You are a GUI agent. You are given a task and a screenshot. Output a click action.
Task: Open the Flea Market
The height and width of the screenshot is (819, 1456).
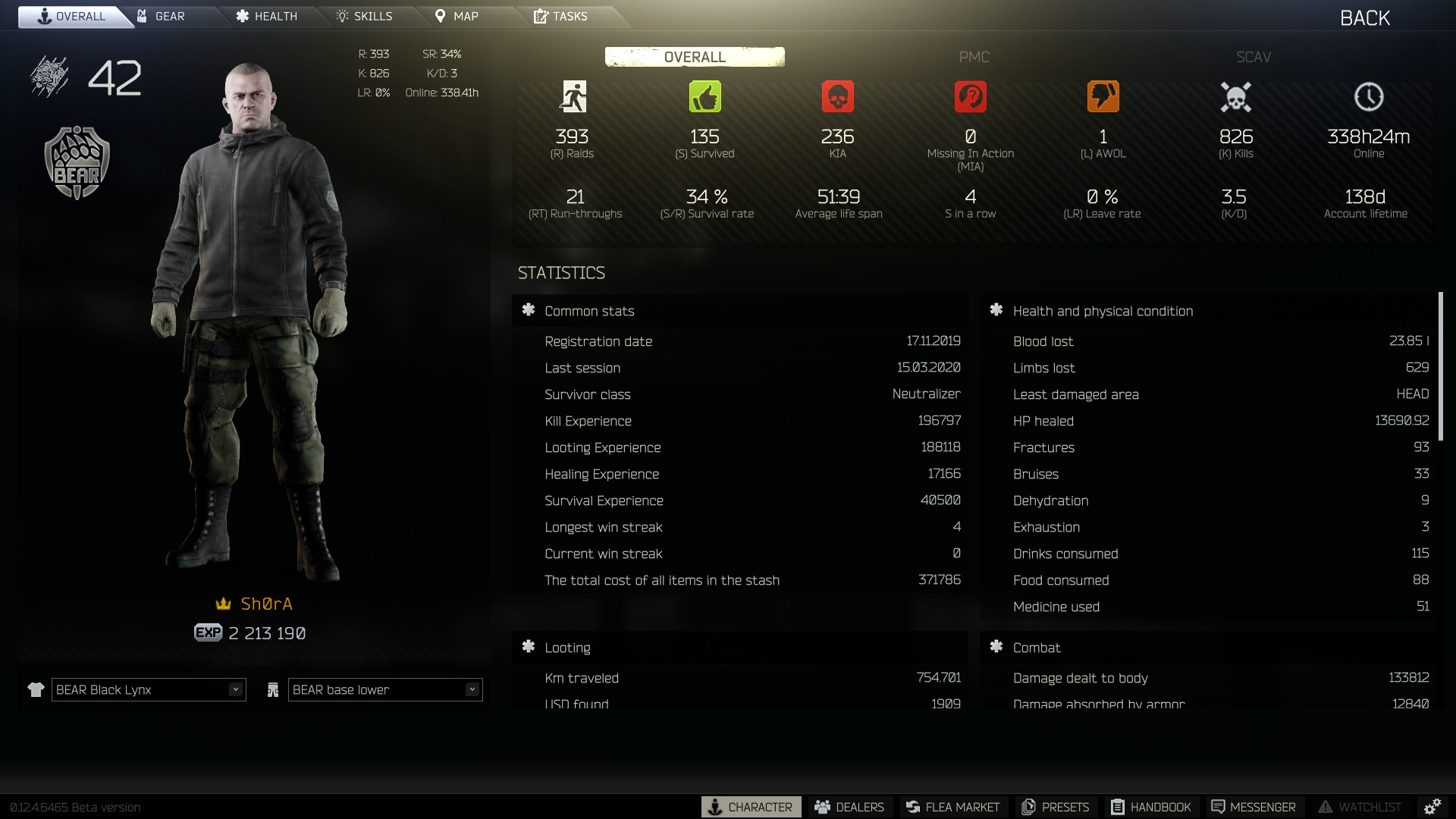pyautogui.click(x=953, y=807)
